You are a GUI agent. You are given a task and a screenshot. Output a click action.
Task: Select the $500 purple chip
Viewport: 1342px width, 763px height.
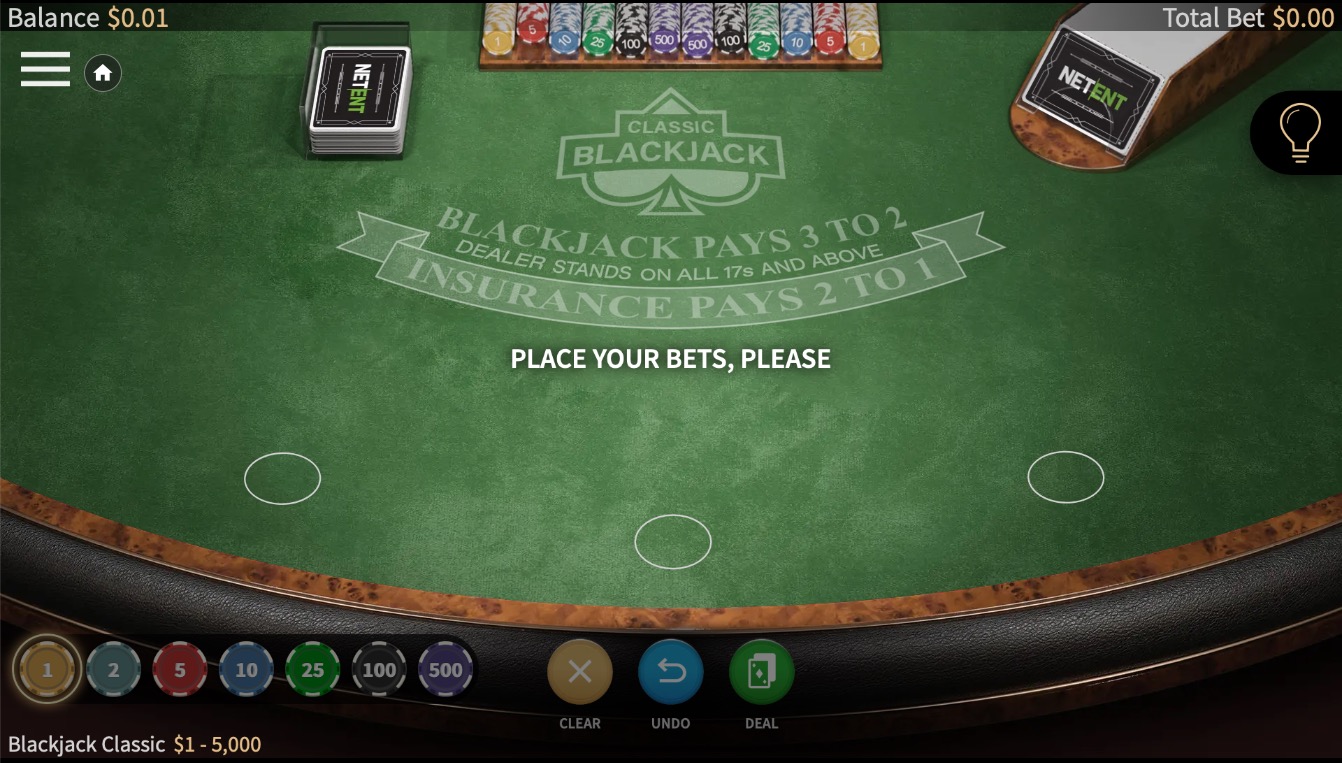coord(446,668)
